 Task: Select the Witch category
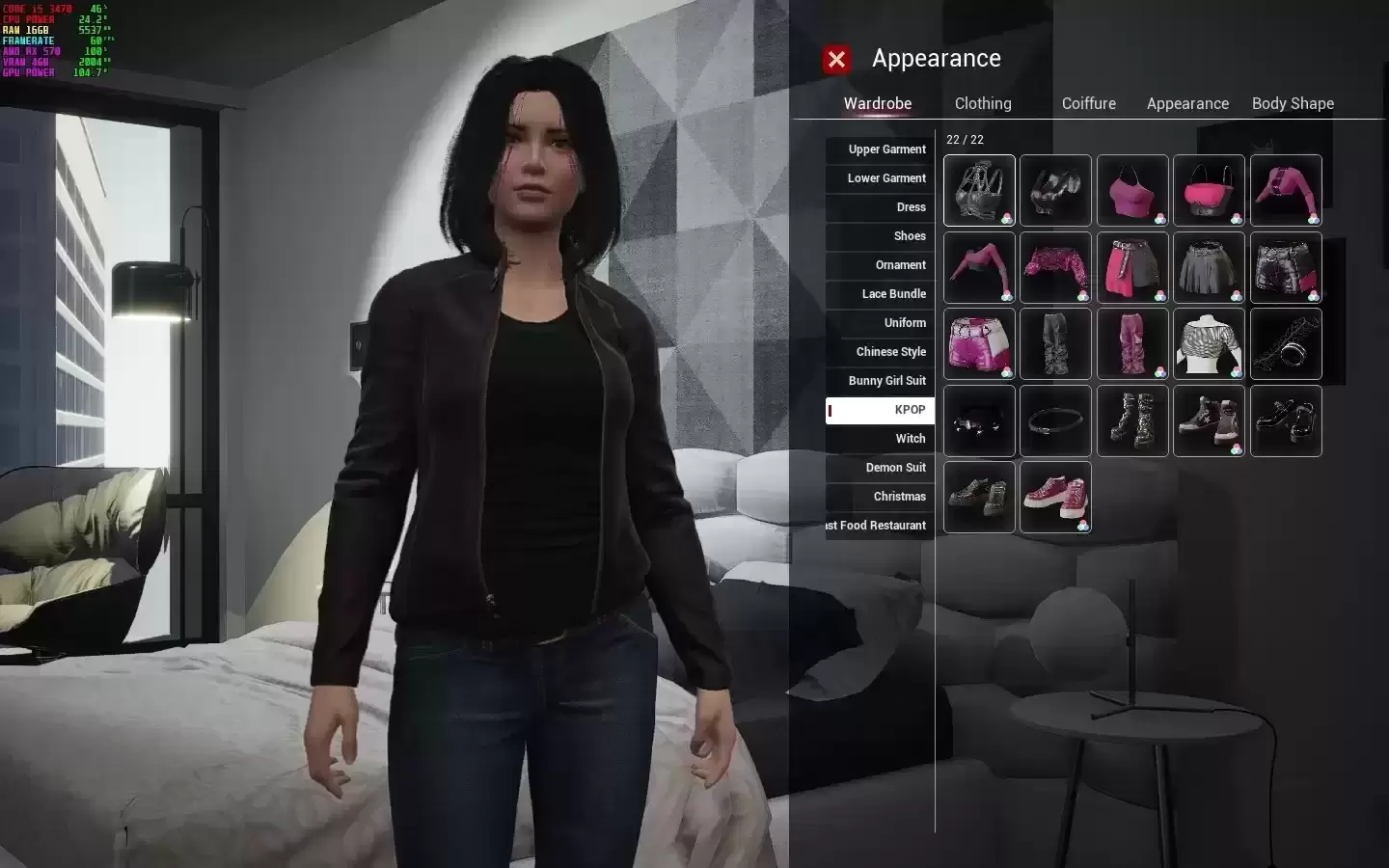tap(880, 439)
